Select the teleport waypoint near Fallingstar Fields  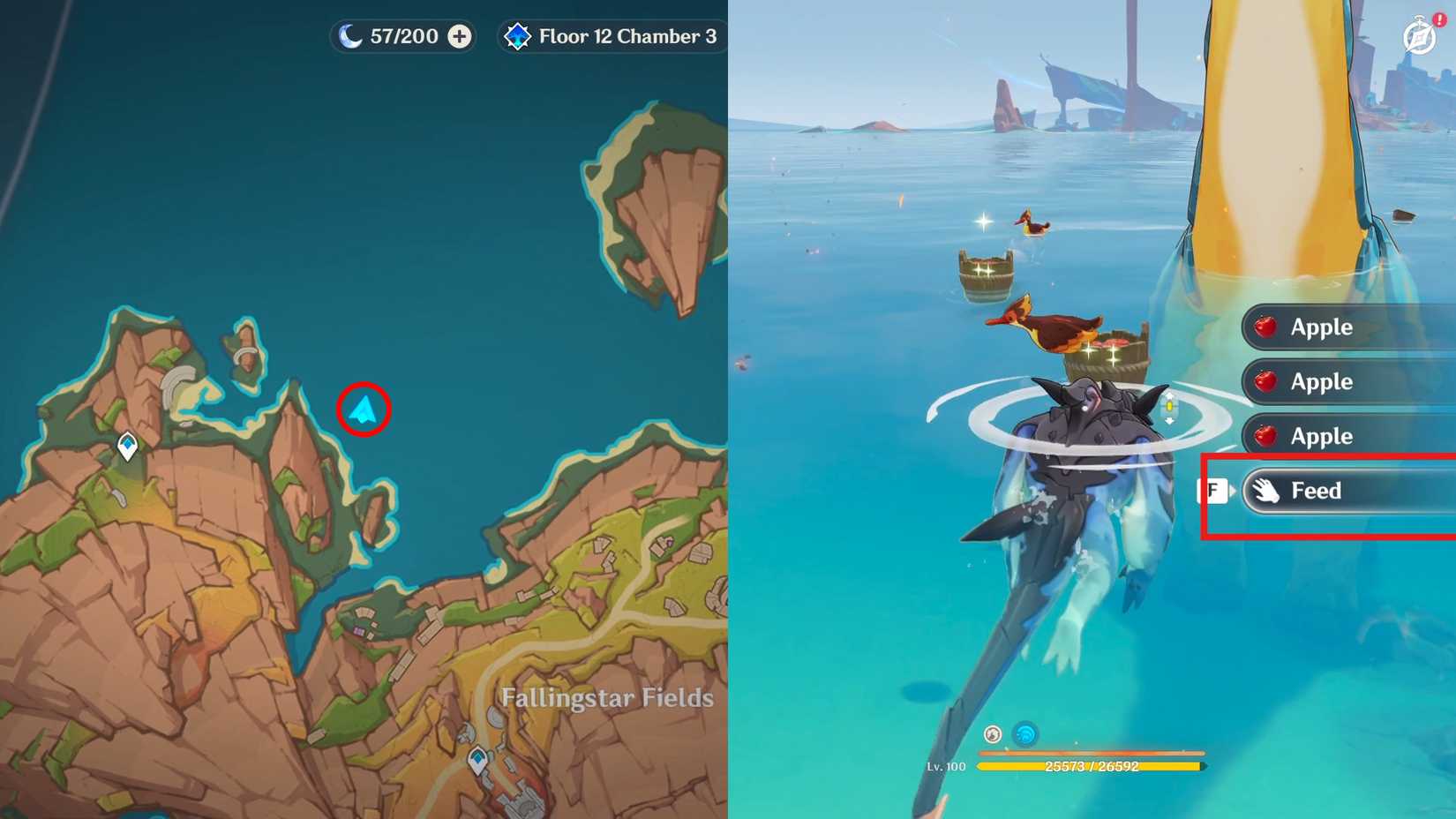pyautogui.click(x=478, y=757)
